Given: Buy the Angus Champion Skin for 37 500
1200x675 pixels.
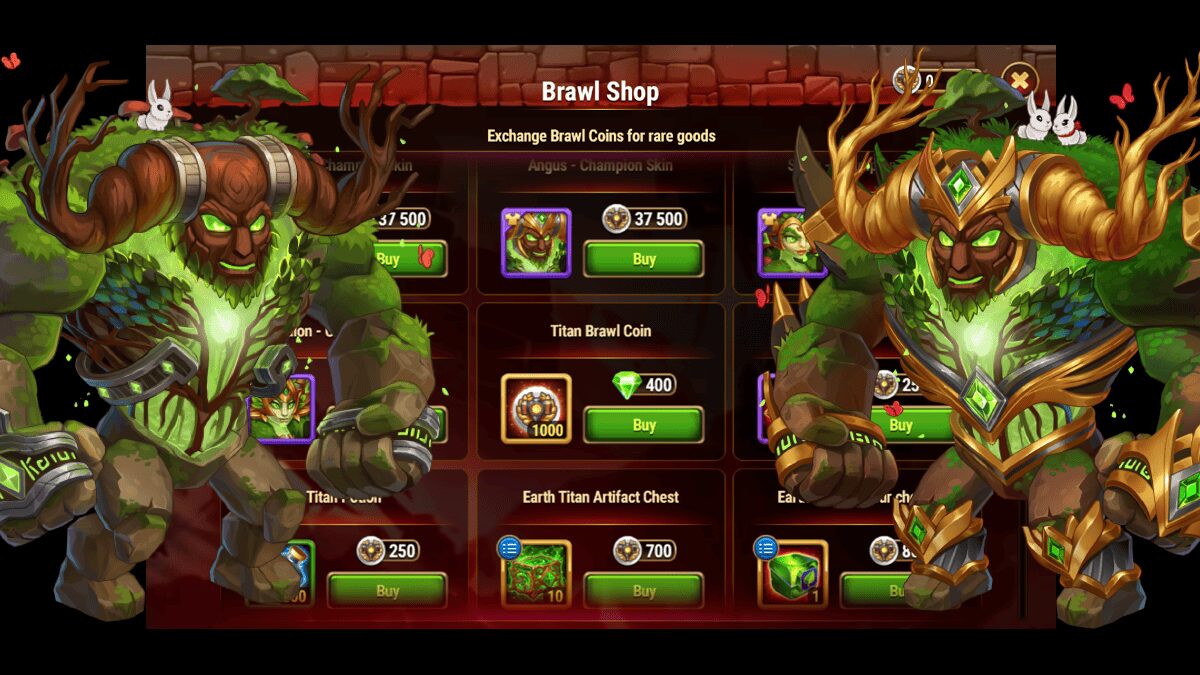Looking at the screenshot, I should click(x=644, y=259).
